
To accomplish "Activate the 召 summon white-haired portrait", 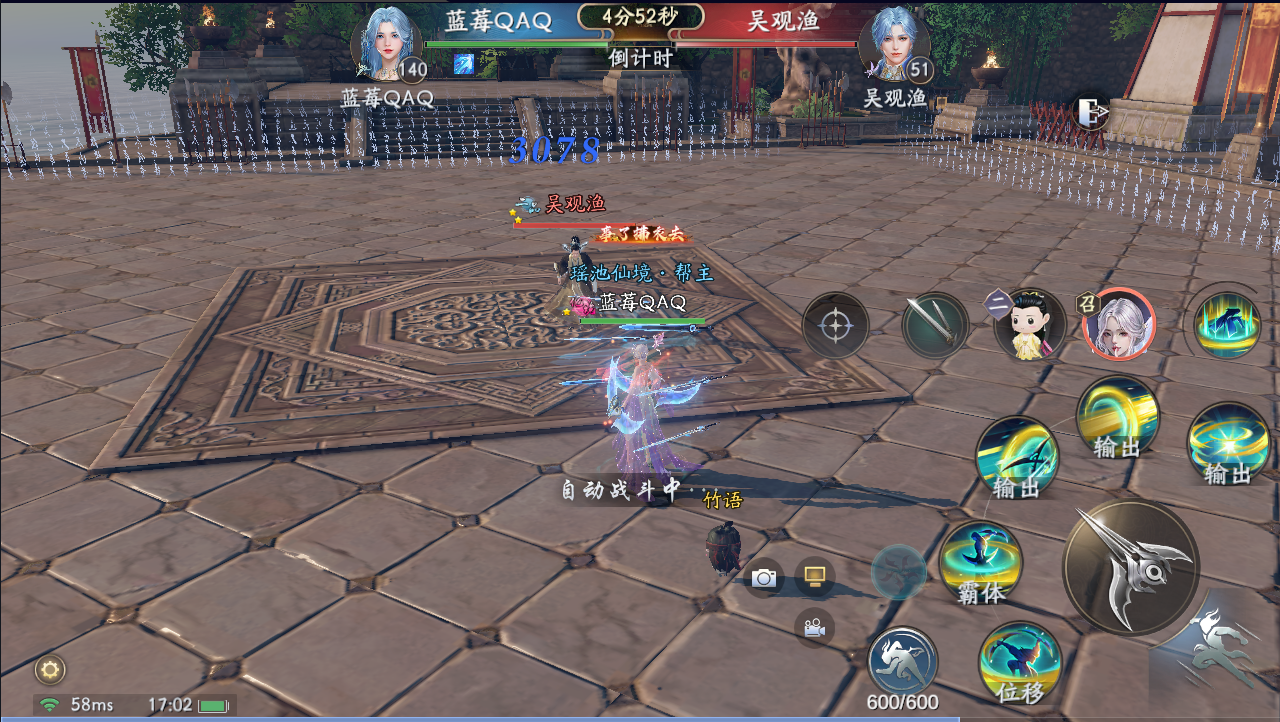I will (x=1119, y=324).
